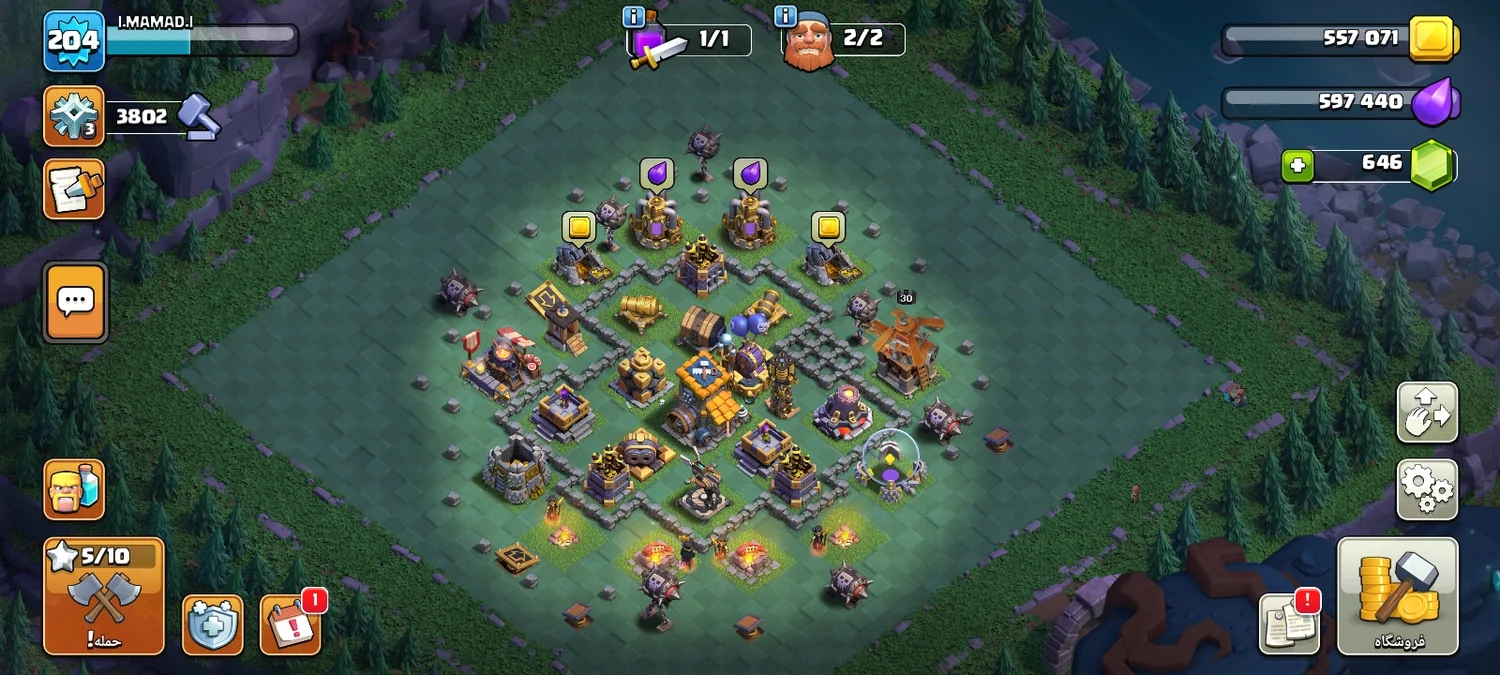Image resolution: width=1500 pixels, height=675 pixels.
Task: Add gems with the green plus button
Action: pyautogui.click(x=1297, y=165)
